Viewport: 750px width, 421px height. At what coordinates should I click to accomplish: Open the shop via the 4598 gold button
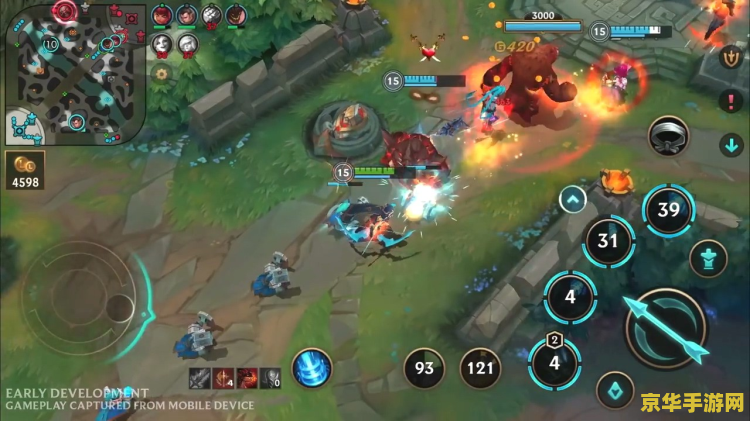tap(24, 171)
